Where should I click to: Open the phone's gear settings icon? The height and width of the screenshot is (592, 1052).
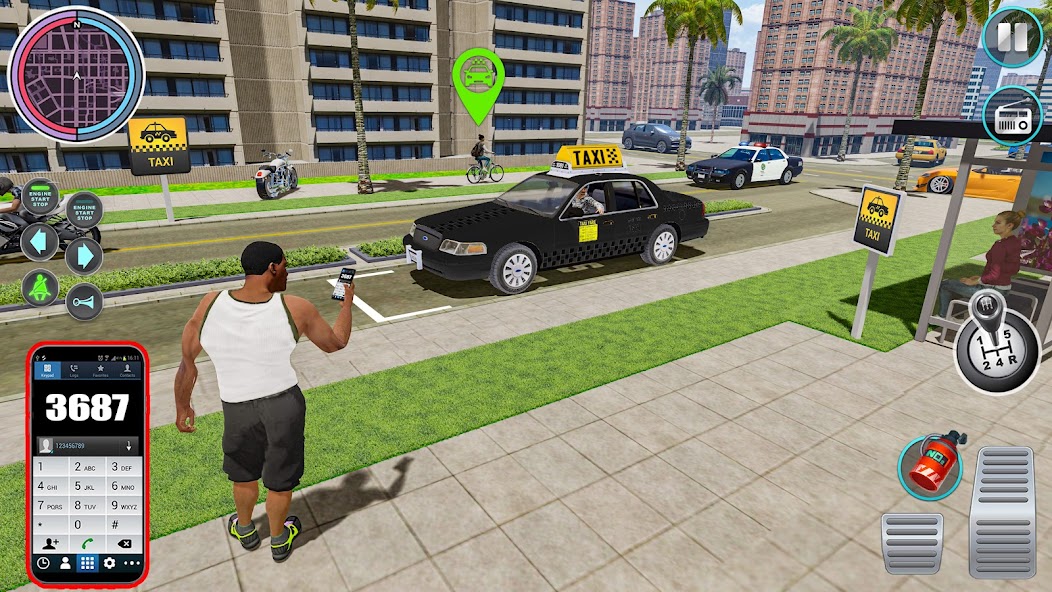pos(108,563)
